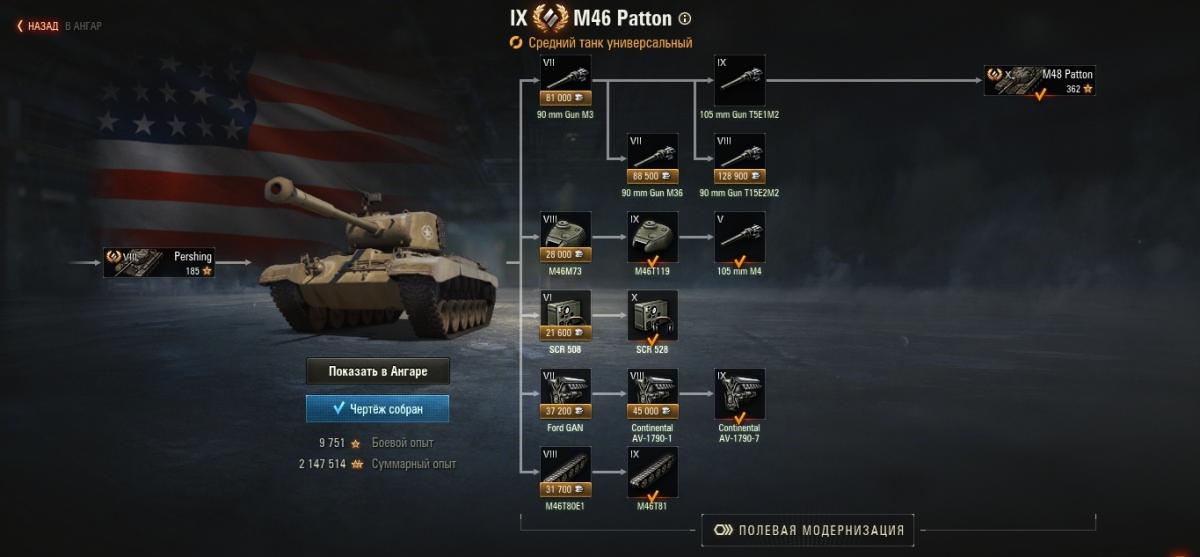
Task: Select the Ford GAN engine module
Action: pyautogui.click(x=565, y=394)
